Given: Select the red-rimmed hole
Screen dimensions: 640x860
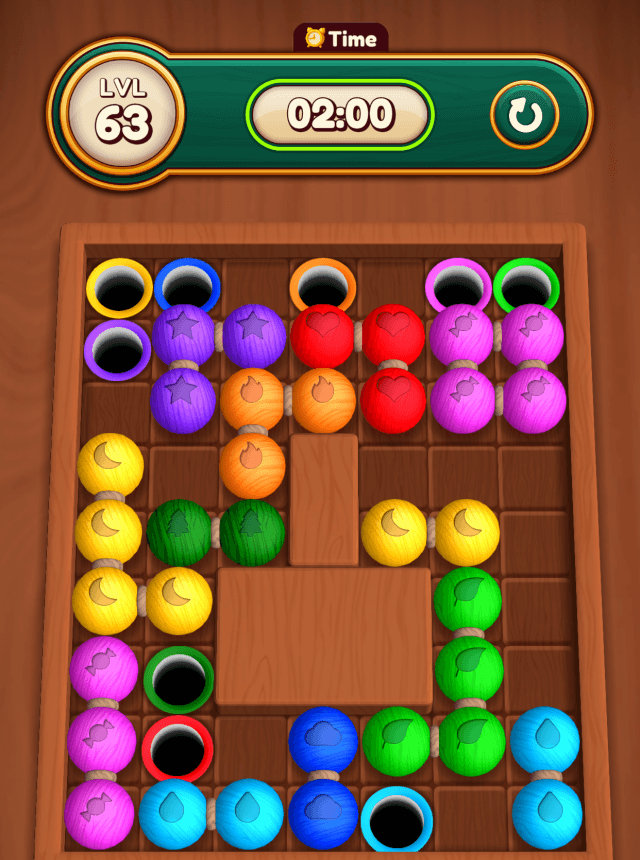Looking at the screenshot, I should [x=179, y=747].
